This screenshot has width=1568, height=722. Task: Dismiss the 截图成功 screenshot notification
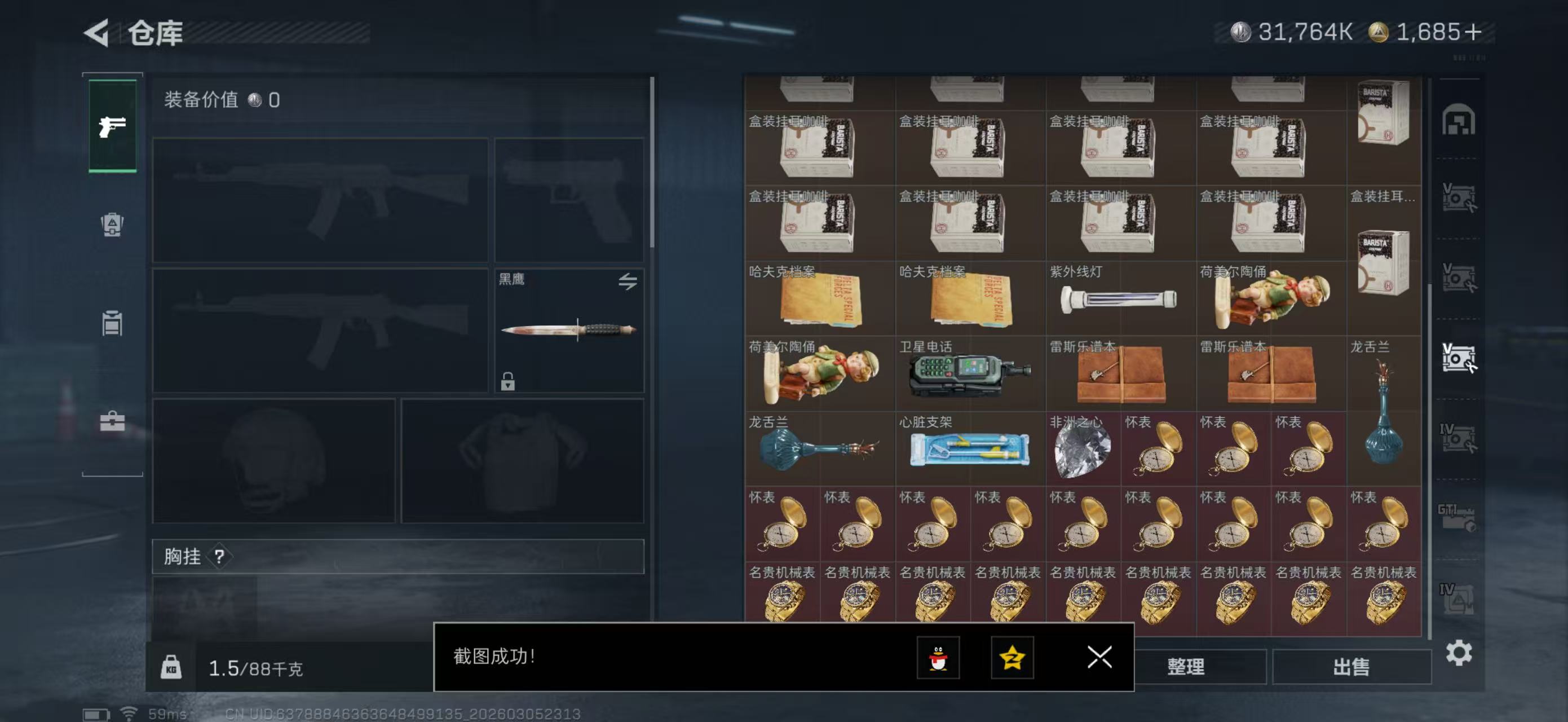click(1099, 658)
